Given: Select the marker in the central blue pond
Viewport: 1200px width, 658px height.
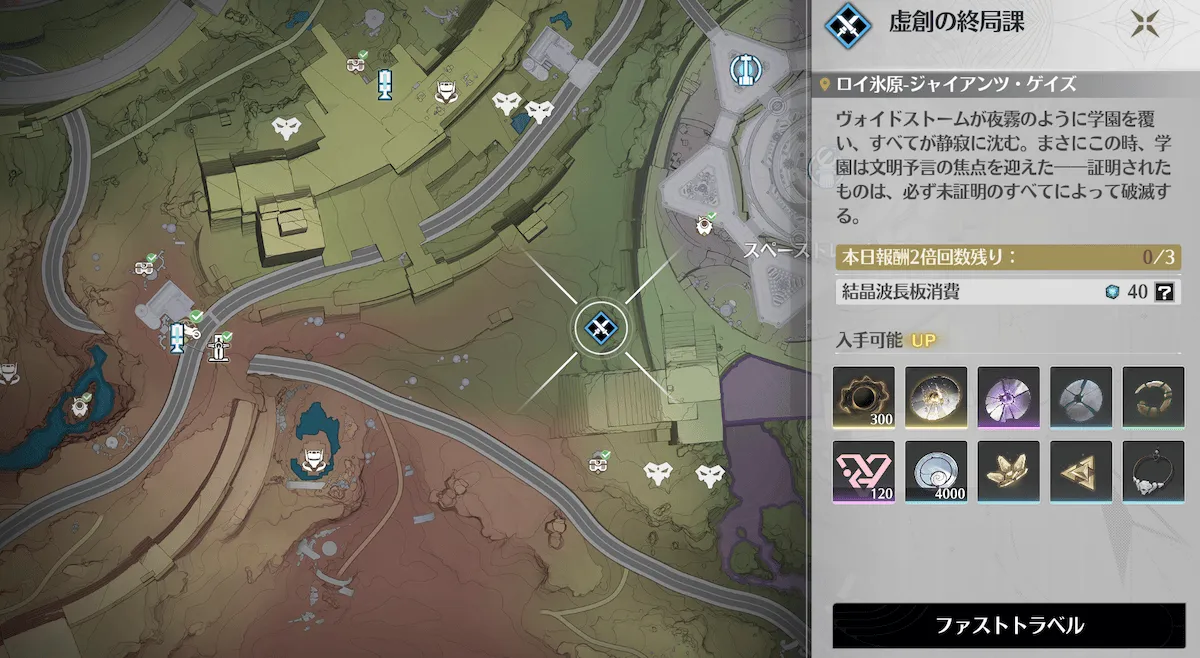Looking at the screenshot, I should pos(311,460).
